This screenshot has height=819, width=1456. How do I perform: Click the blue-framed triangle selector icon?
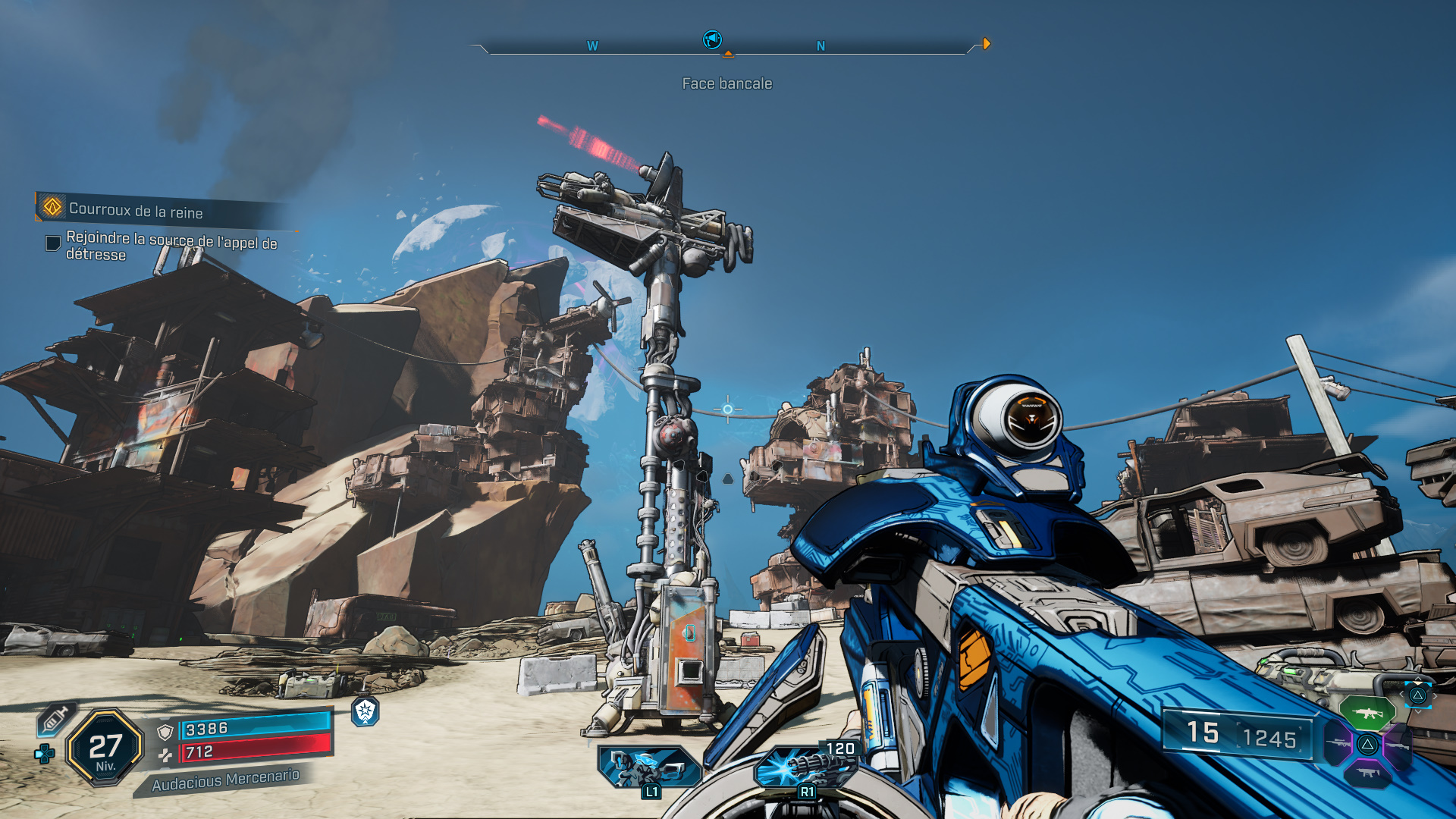click(x=1417, y=695)
